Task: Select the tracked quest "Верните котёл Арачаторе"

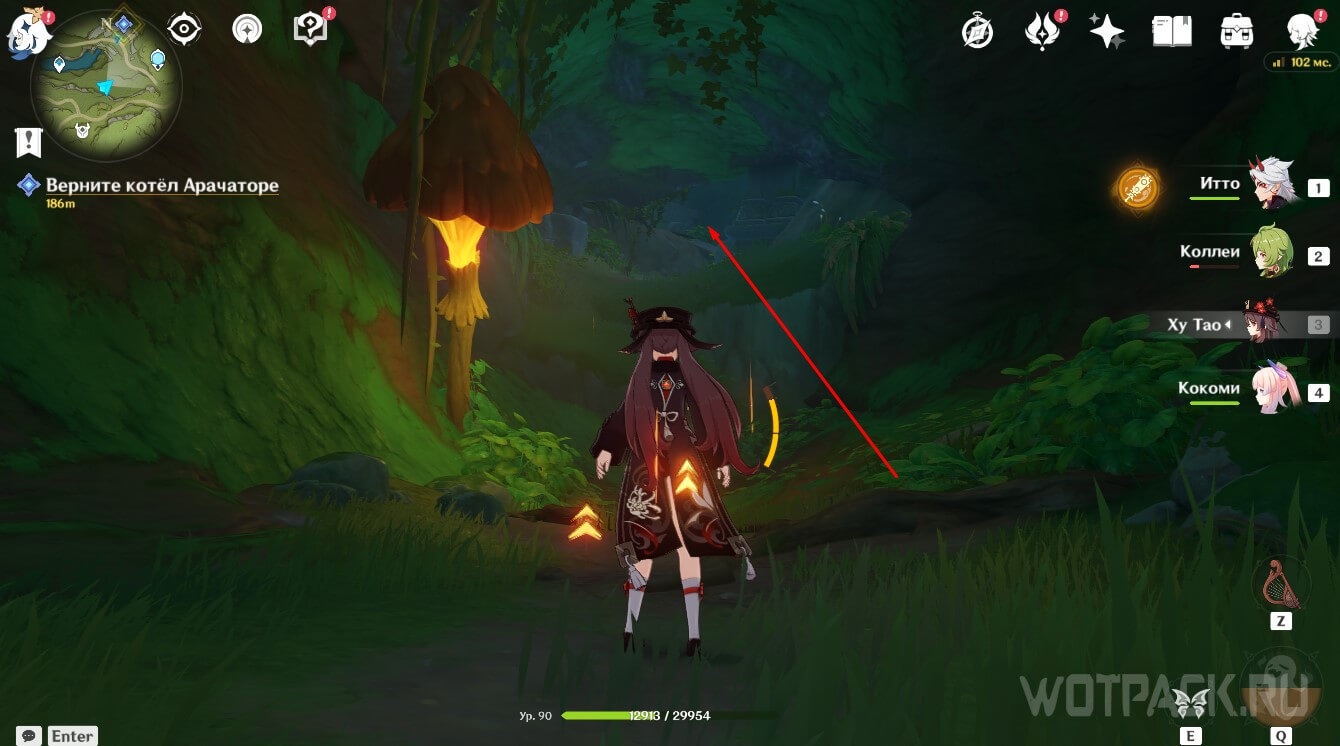Action: click(162, 186)
